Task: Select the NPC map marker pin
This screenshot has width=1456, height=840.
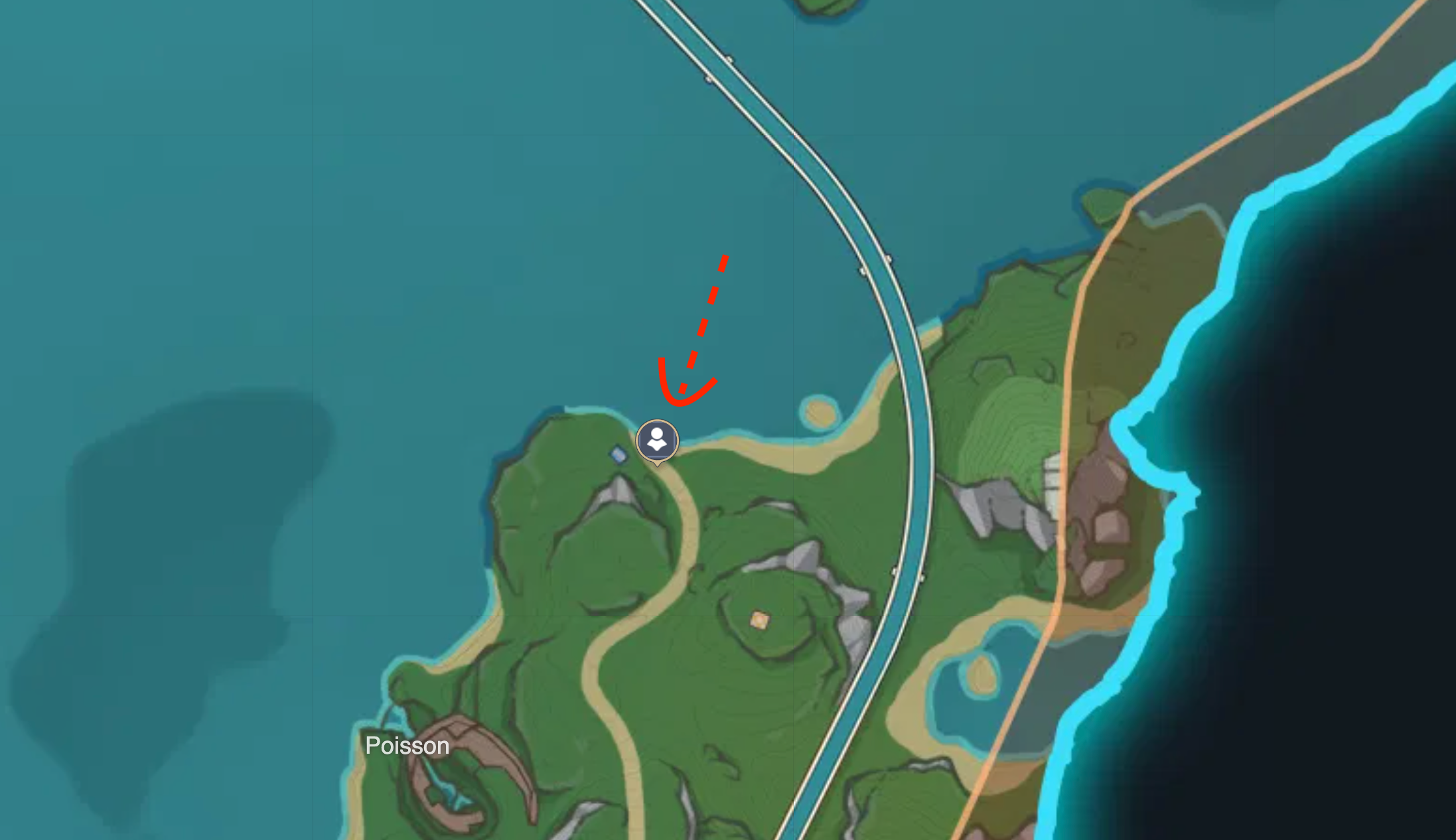Action: pyautogui.click(x=657, y=440)
